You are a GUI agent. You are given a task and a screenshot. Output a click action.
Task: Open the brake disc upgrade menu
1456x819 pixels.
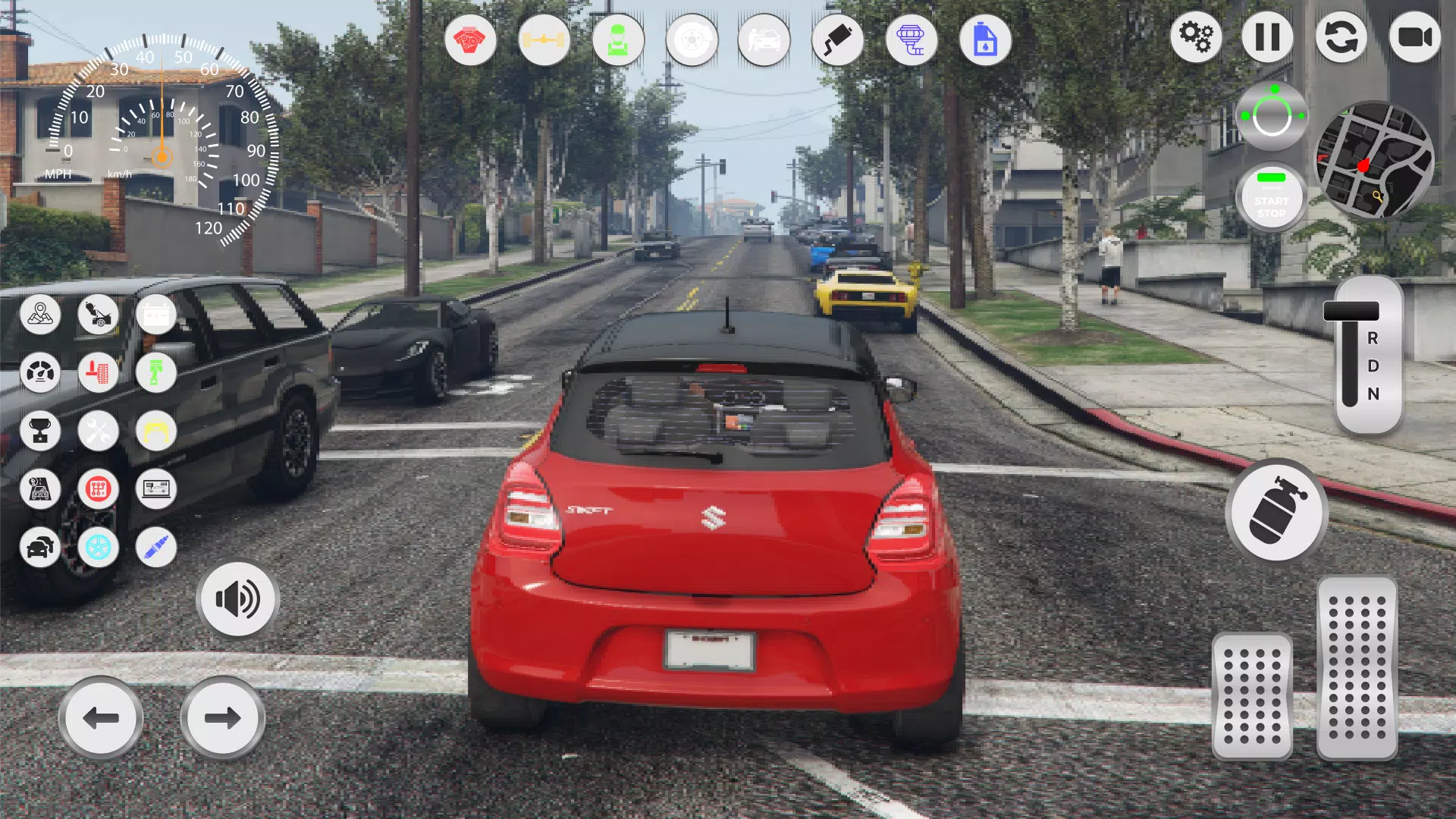pyautogui.click(x=692, y=41)
